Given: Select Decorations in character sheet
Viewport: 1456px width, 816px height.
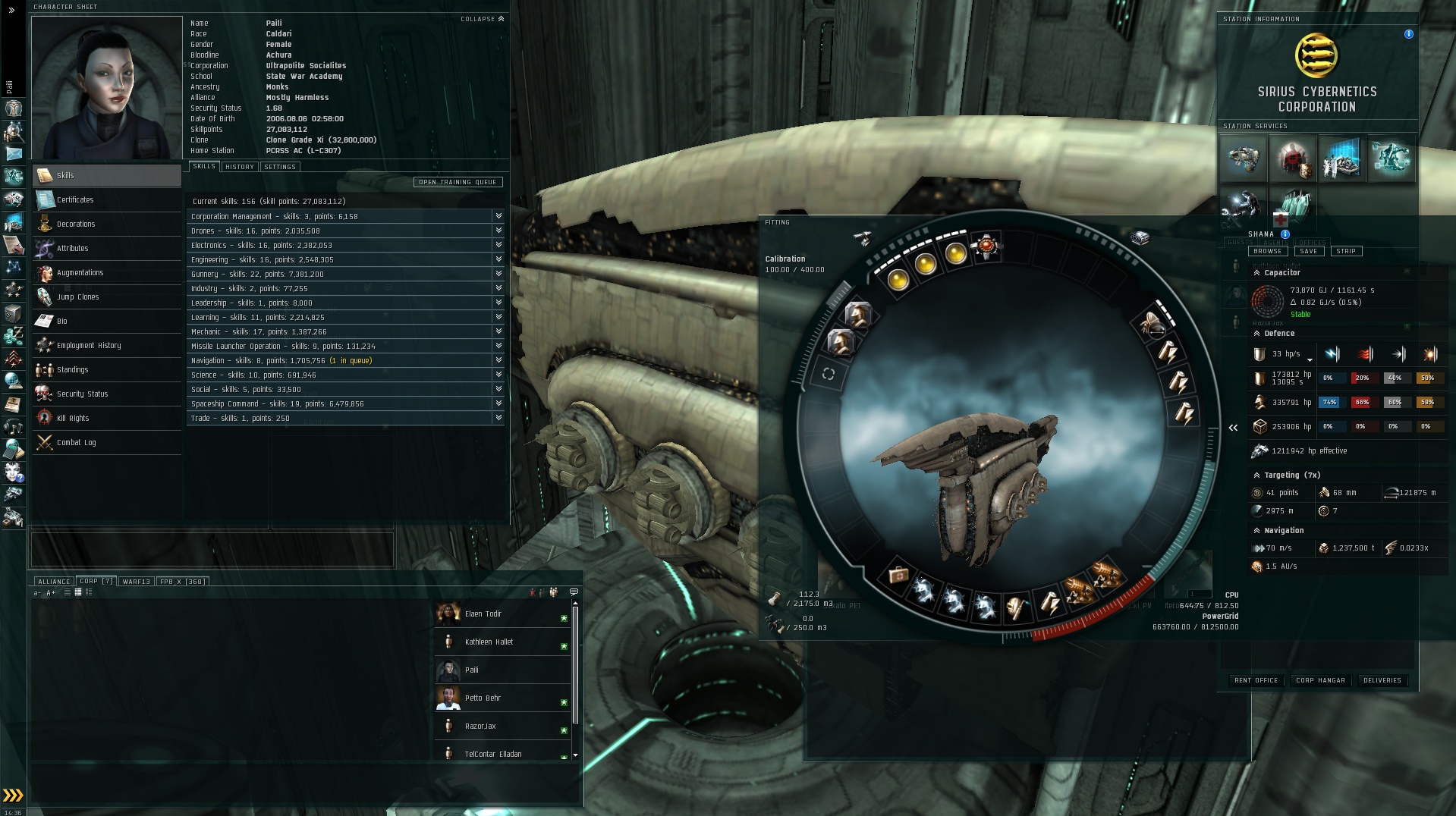Looking at the screenshot, I should coord(76,224).
